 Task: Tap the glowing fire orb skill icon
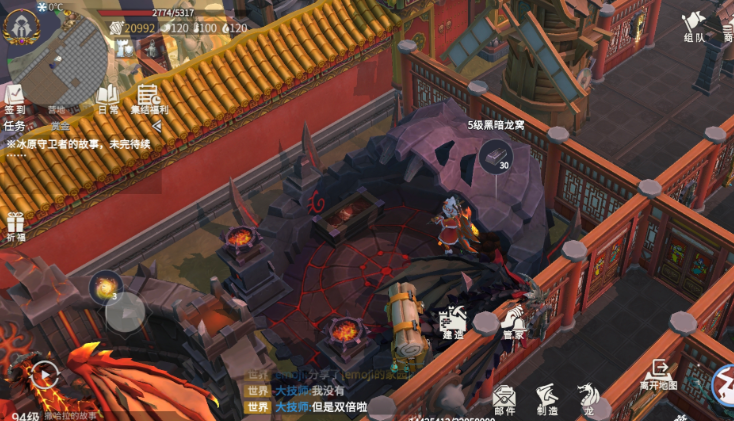click(x=104, y=288)
